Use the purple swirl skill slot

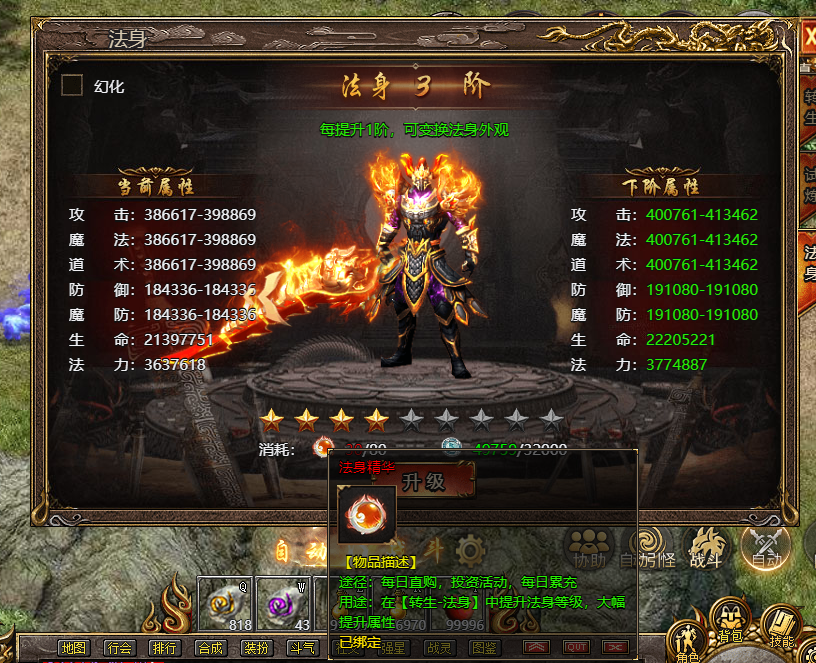coord(285,604)
